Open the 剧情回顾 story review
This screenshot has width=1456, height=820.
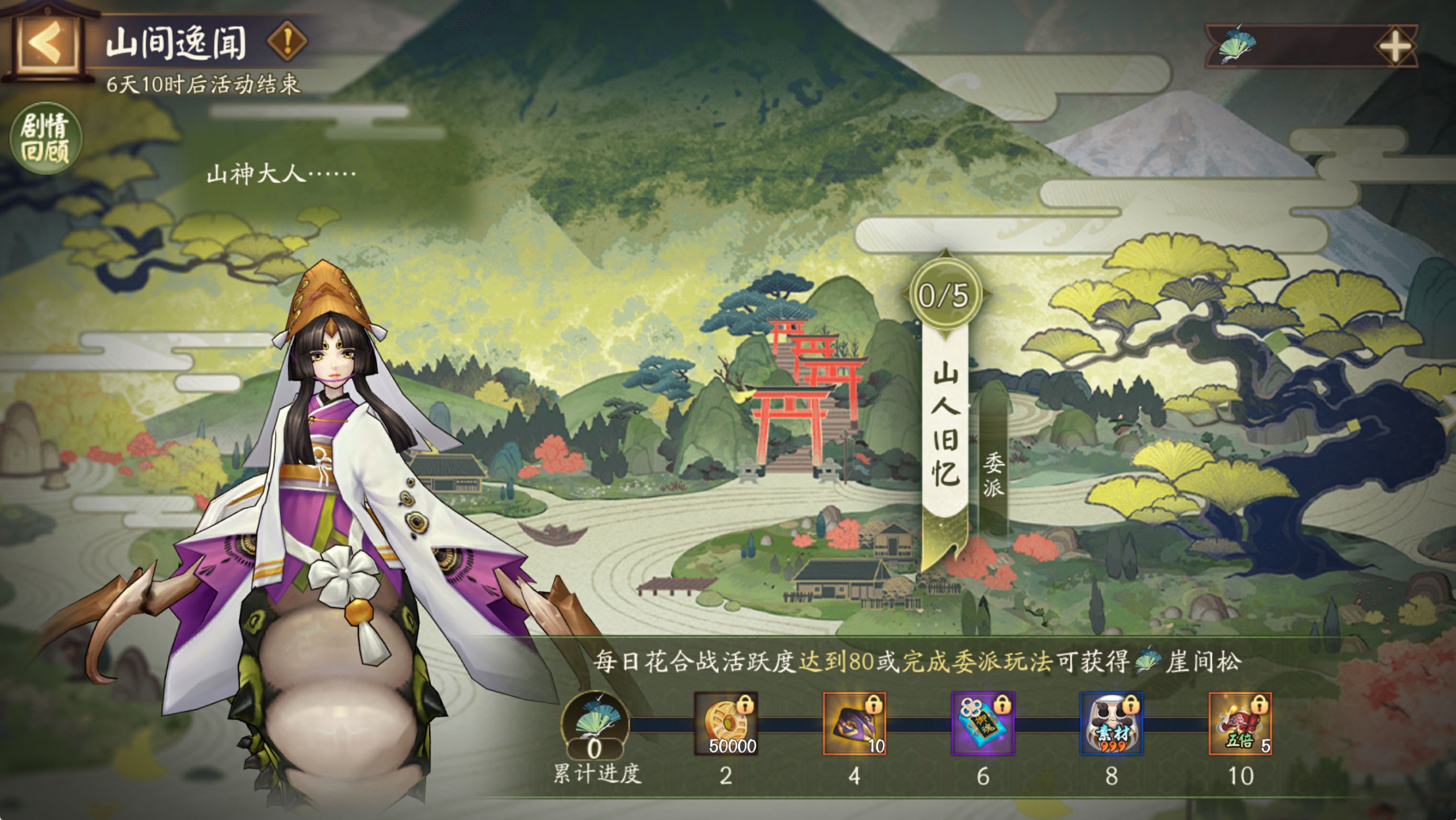click(45, 138)
